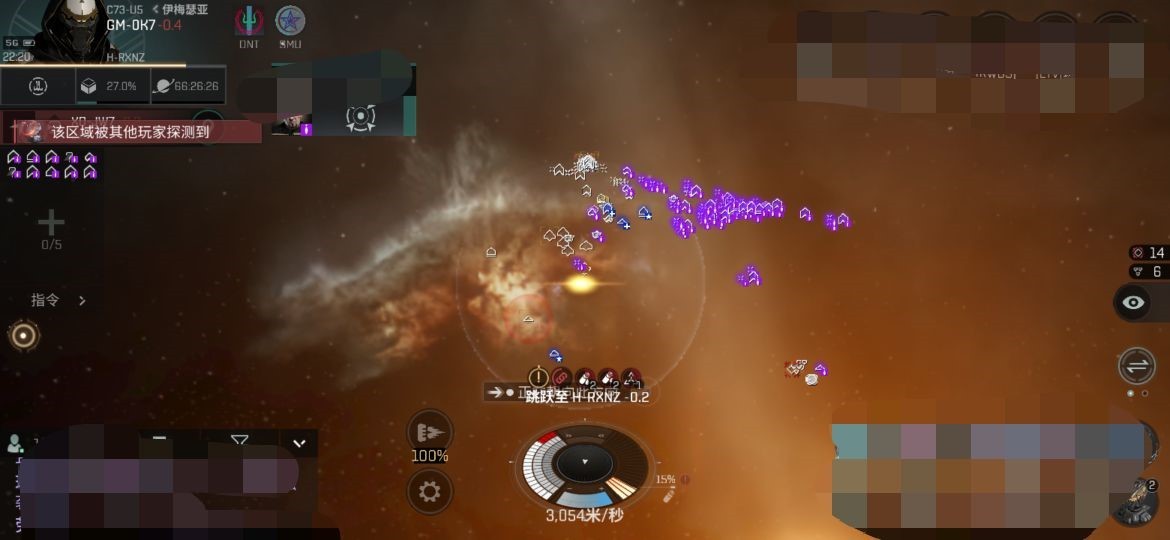Open the SMU alliance star emblem
This screenshot has height=540, width=1170.
pos(290,21)
